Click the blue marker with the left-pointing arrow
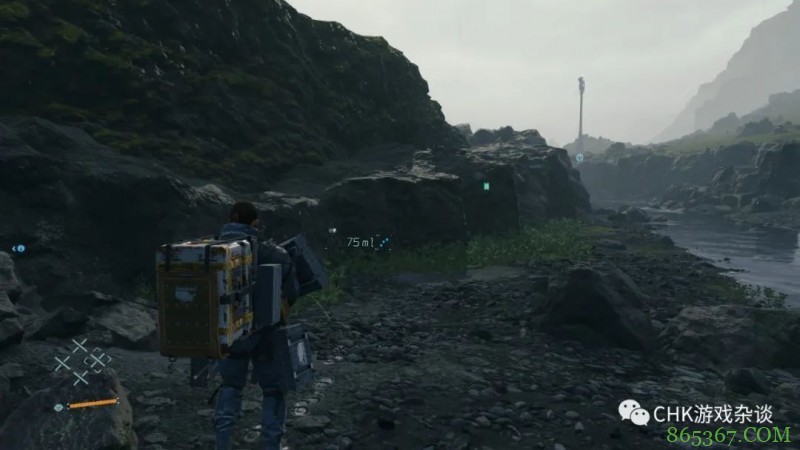The image size is (800, 450). coord(19,248)
